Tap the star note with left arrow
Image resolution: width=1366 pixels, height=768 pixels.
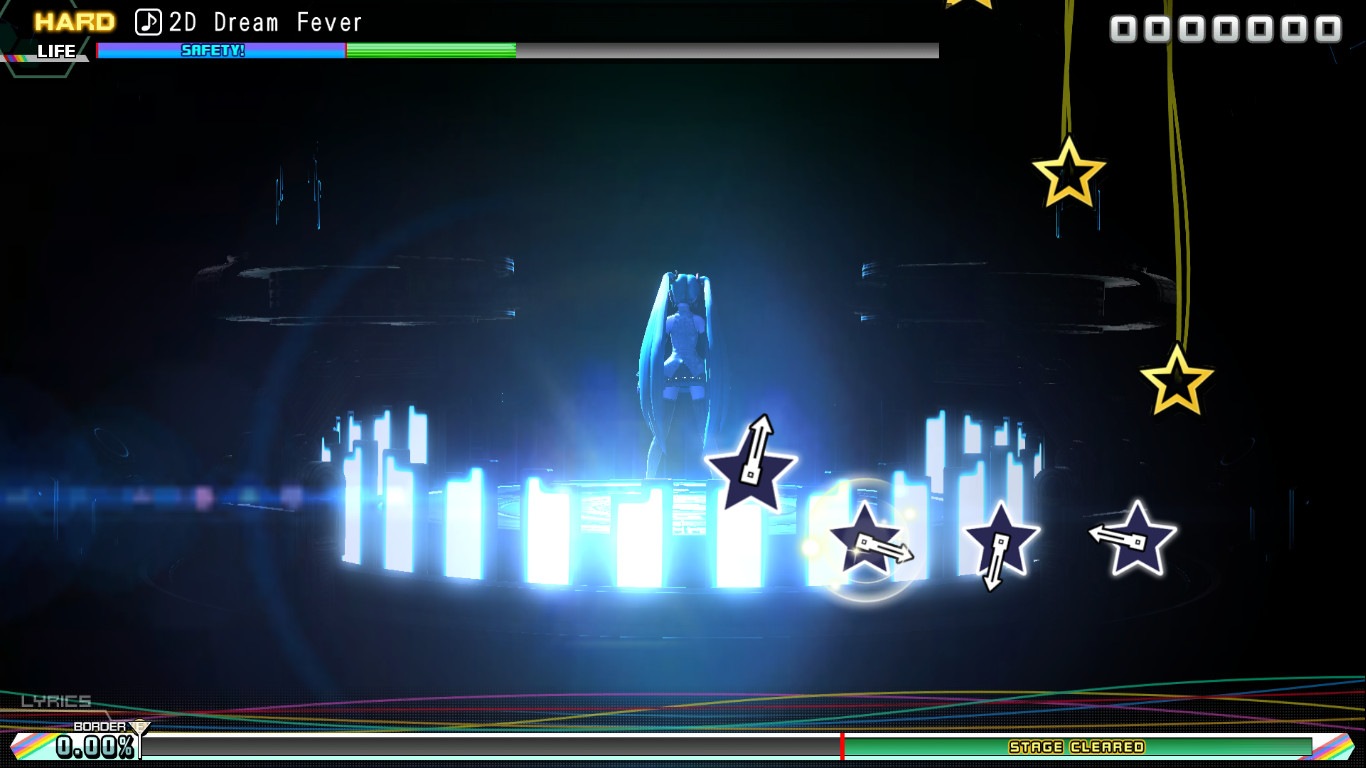pyautogui.click(x=1135, y=537)
